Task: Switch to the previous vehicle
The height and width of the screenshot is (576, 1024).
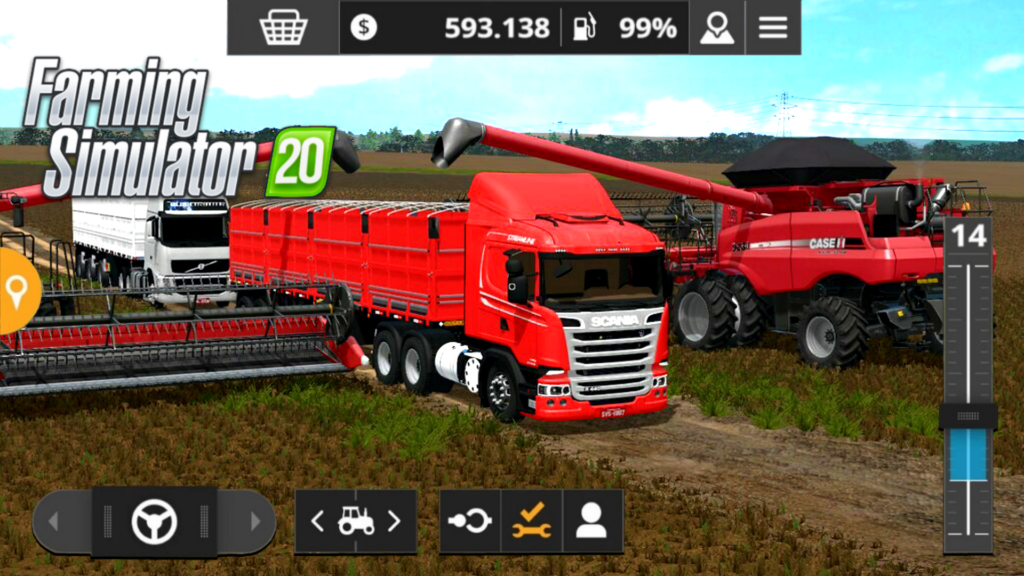Action: [317, 521]
